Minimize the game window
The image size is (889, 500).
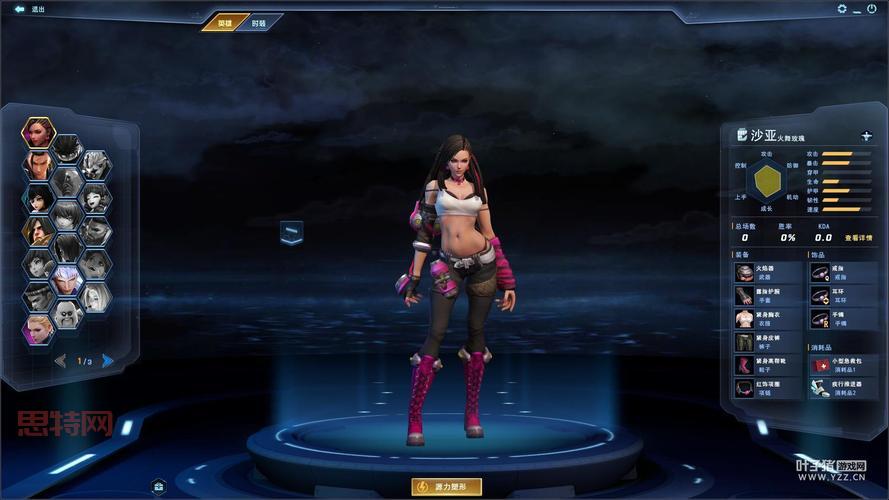(x=858, y=9)
